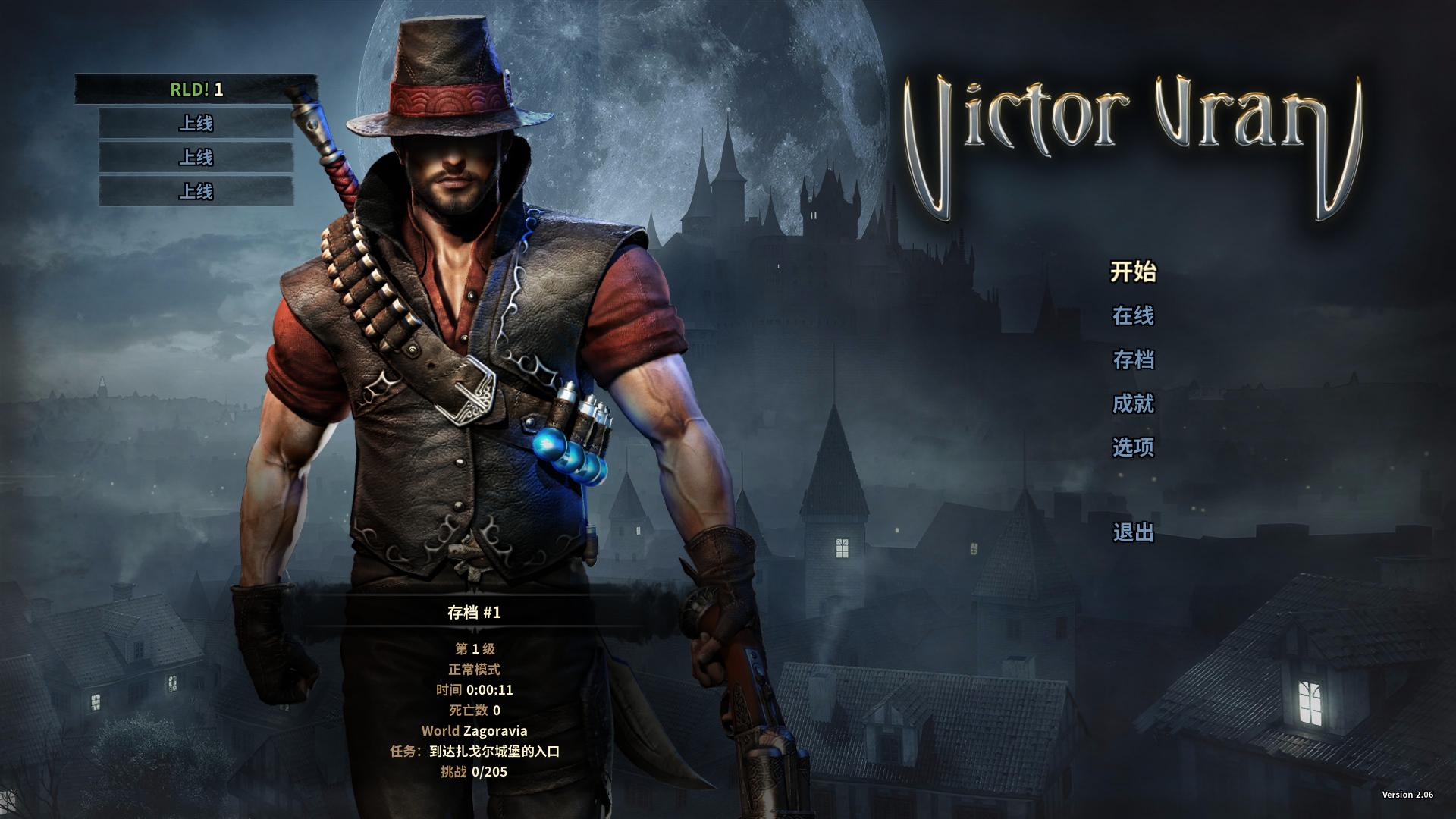
Task: Click the 任务 quest objective text
Action: click(477, 752)
